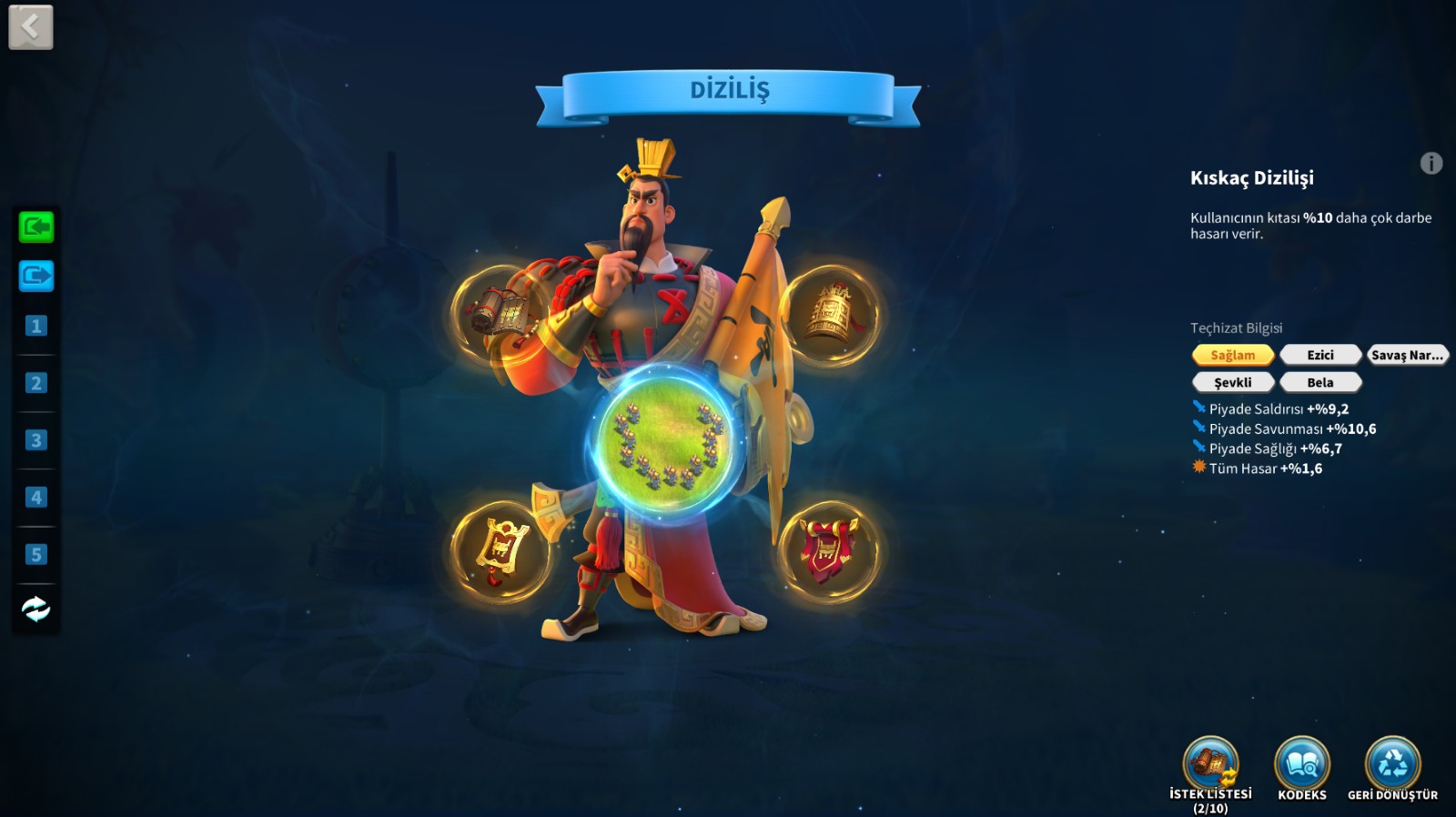The image size is (1456, 817).
Task: Click the swap arrows refresh button
Action: point(36,609)
